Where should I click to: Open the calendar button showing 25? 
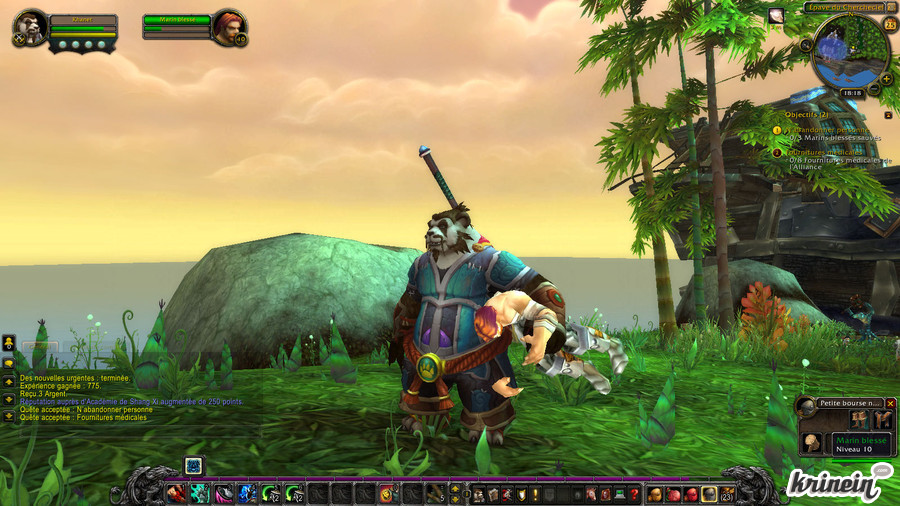pos(891,24)
